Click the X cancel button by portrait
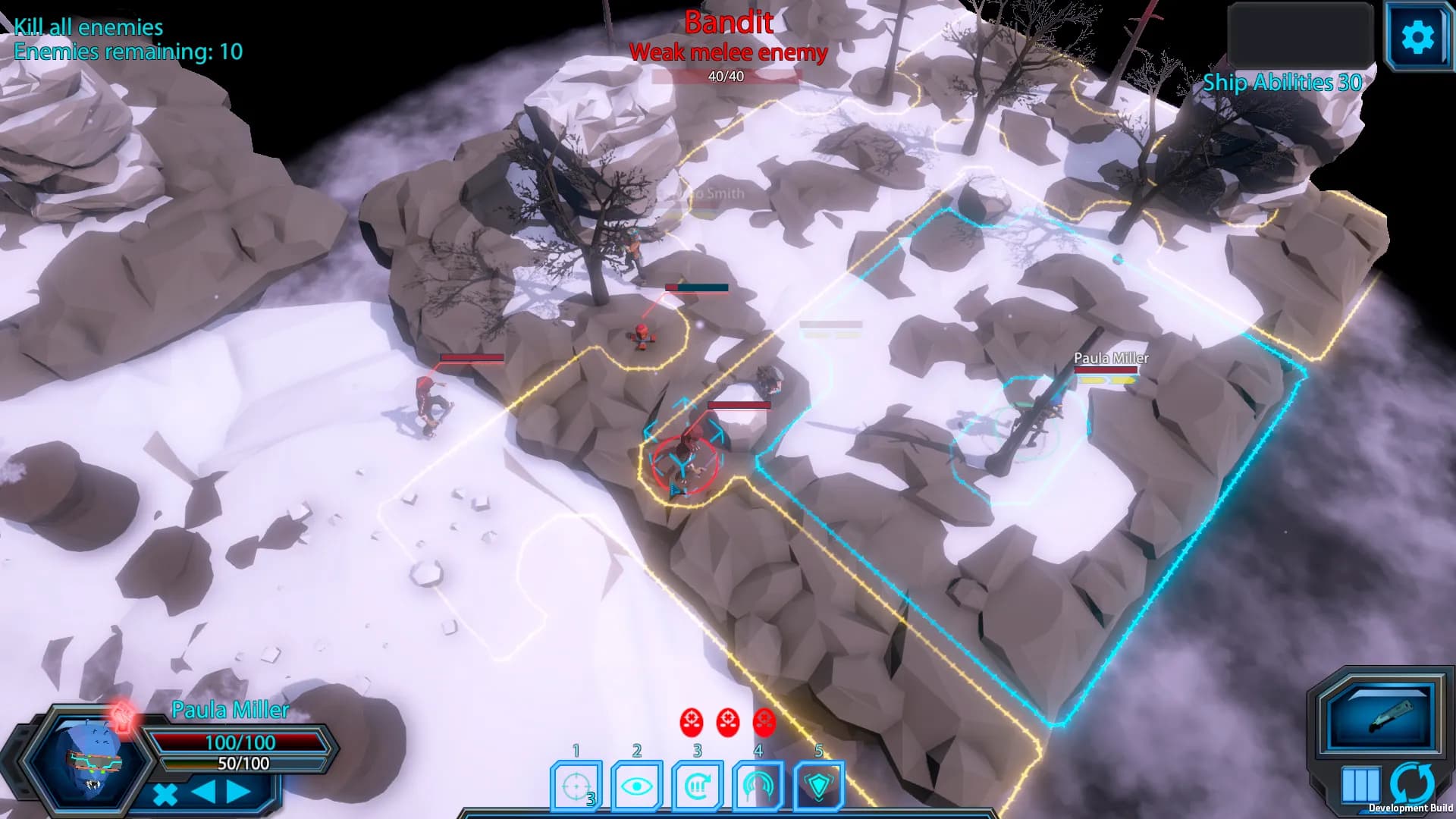The width and height of the screenshot is (1456, 819). tap(165, 794)
